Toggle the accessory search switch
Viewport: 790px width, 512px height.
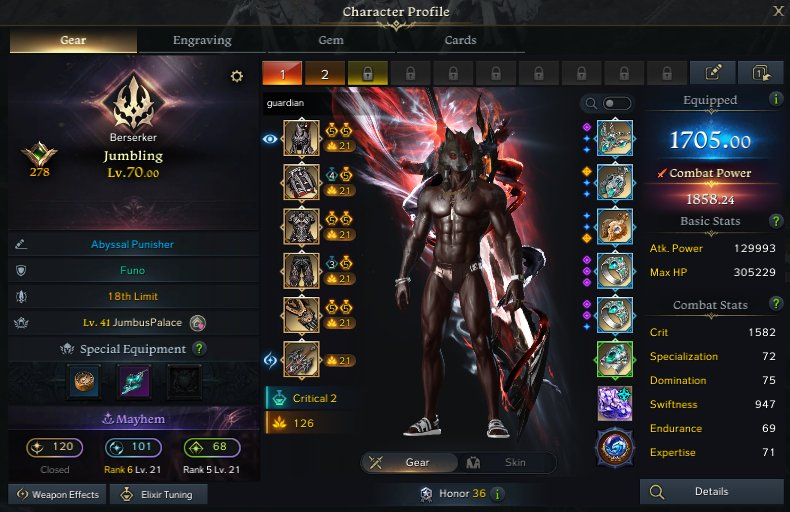pos(617,103)
